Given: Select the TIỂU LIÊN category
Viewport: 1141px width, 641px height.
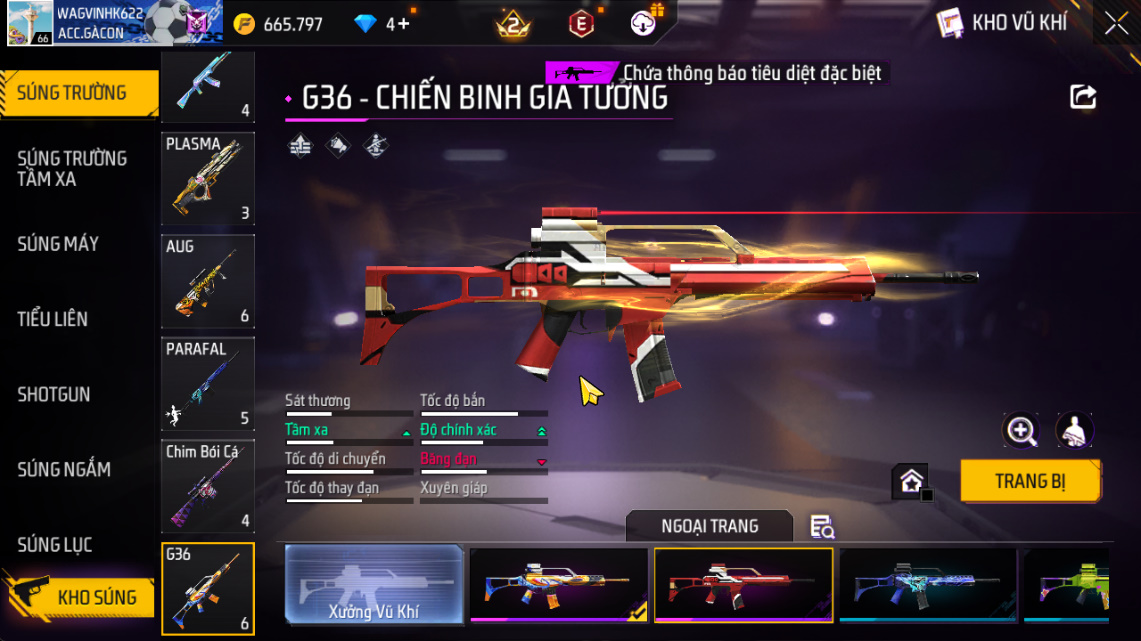Looking at the screenshot, I should coord(53,319).
